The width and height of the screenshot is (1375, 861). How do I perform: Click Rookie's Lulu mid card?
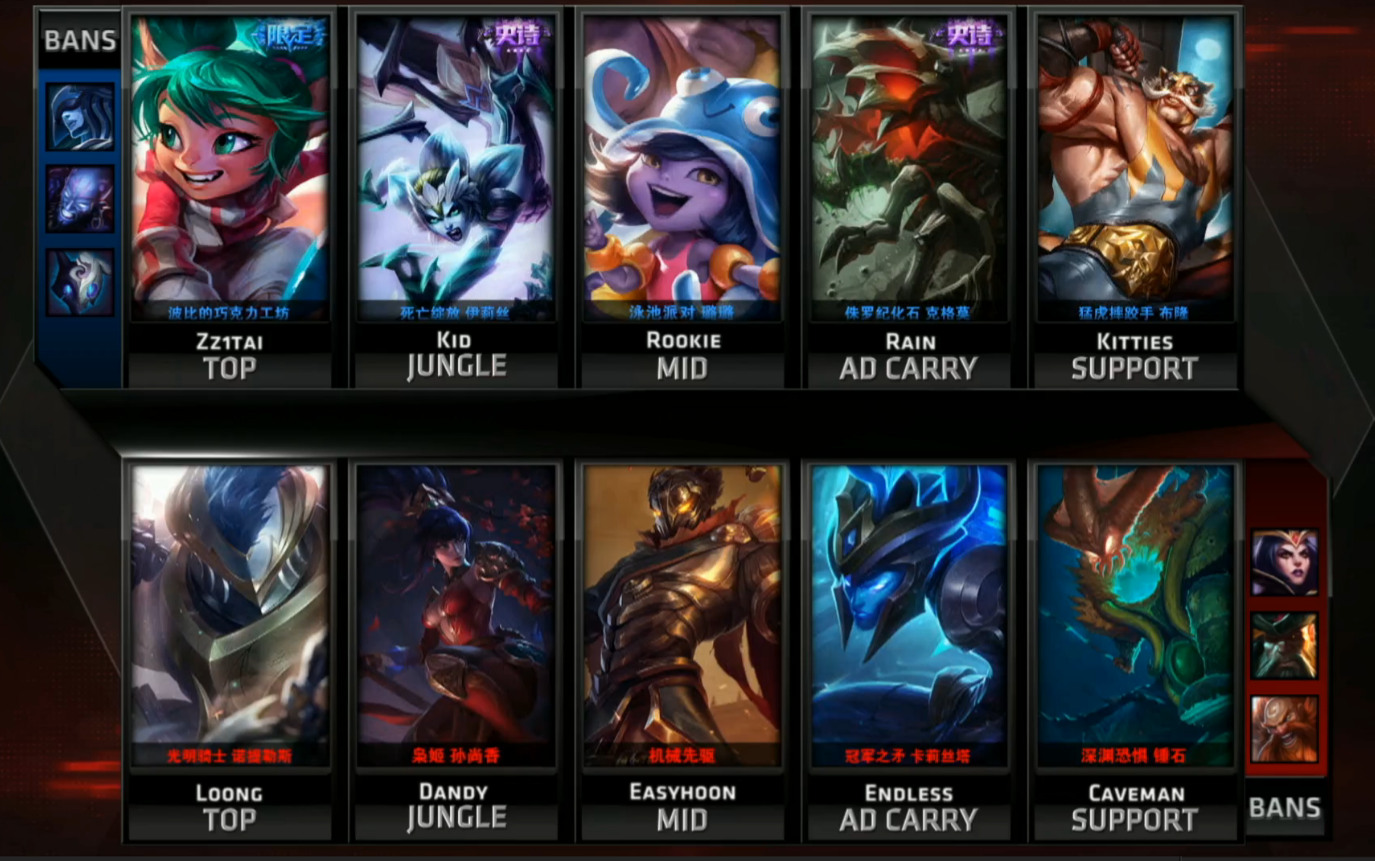(682, 170)
